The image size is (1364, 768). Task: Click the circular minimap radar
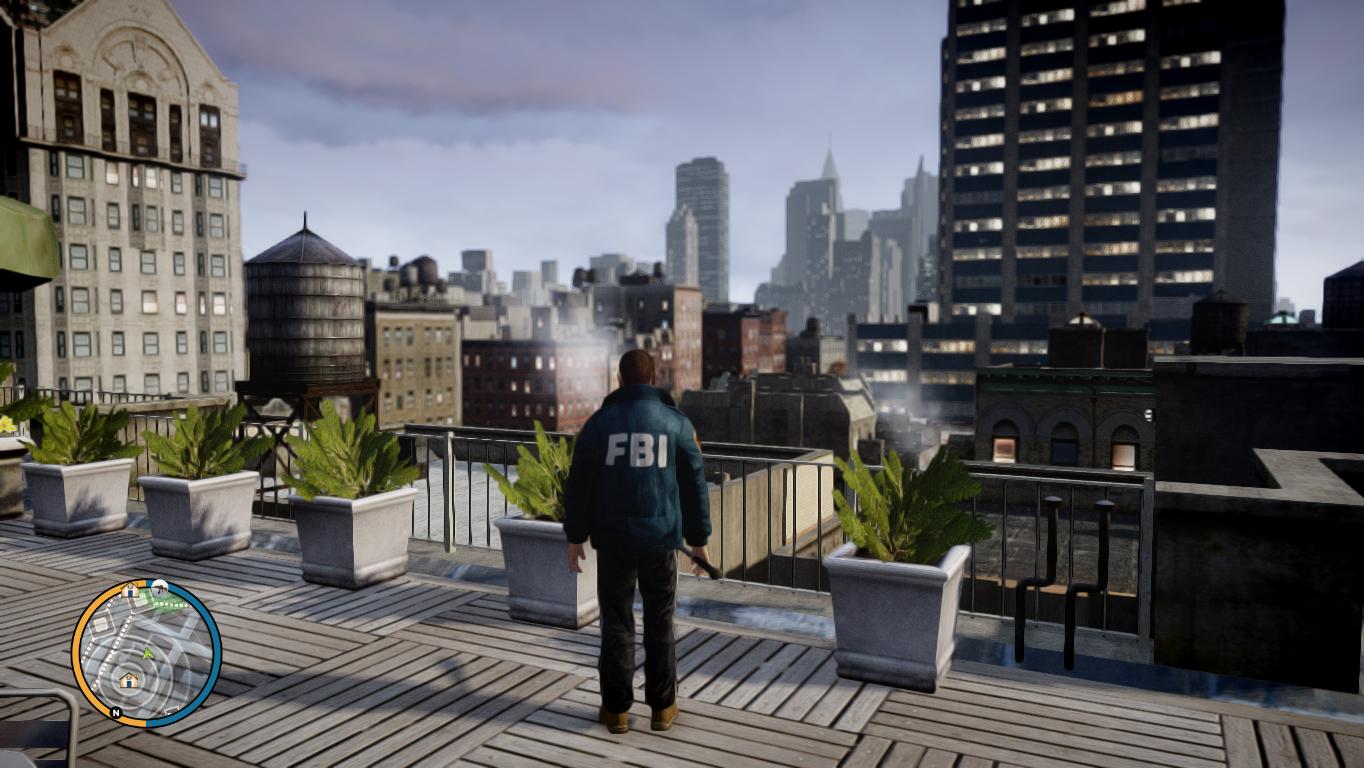(146, 653)
